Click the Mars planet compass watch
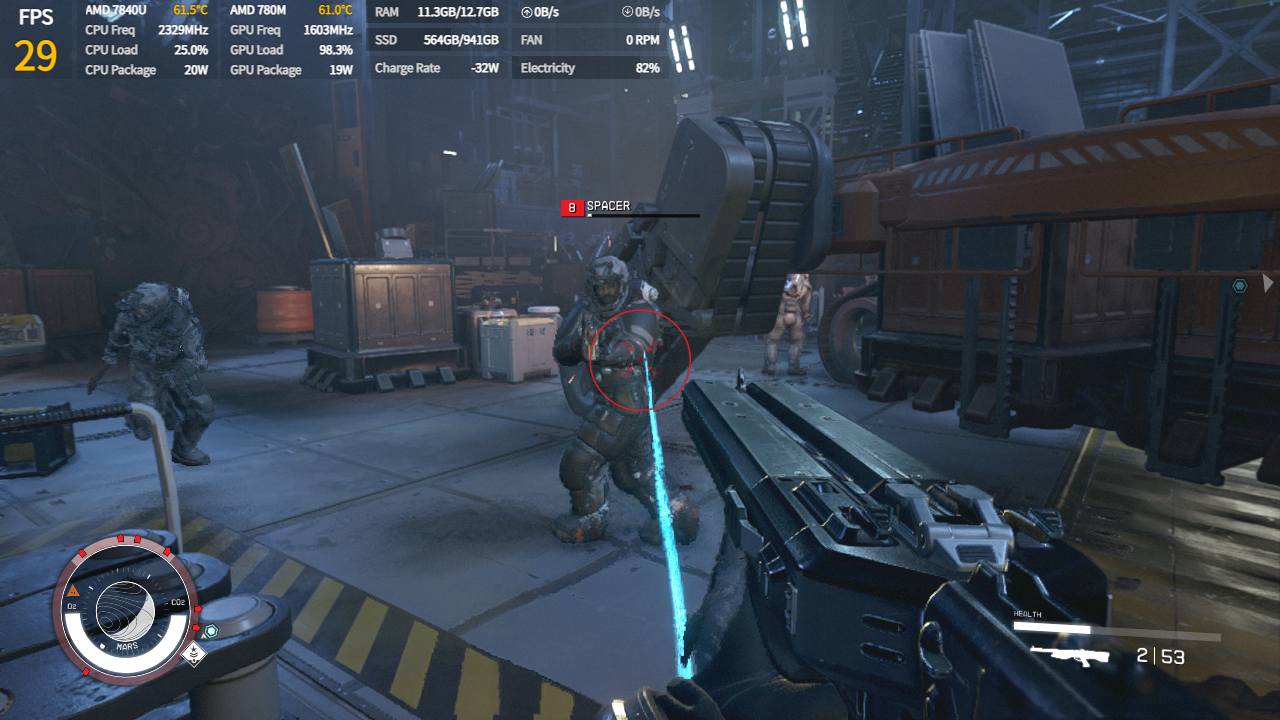1280x720 pixels. (x=125, y=606)
